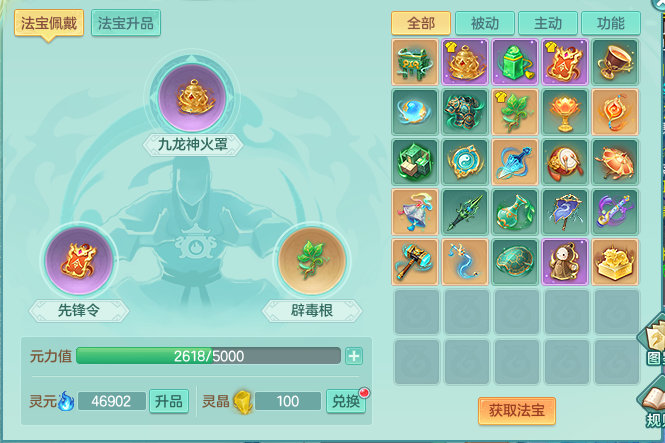Select the green bronze cauldron treasure
Viewport: 665px width, 443px height.
click(x=415, y=61)
